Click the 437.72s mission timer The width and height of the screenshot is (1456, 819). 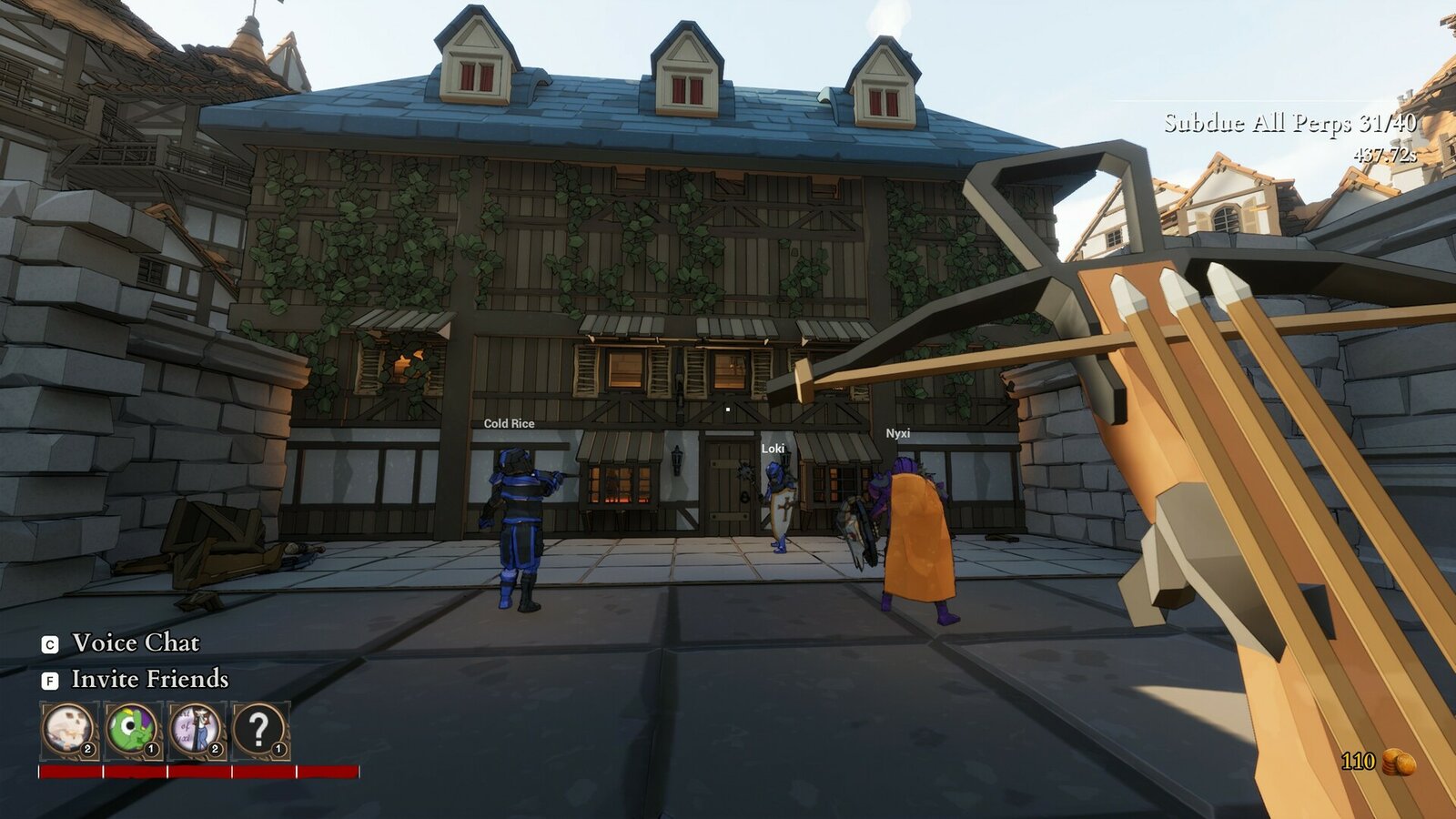1385,154
